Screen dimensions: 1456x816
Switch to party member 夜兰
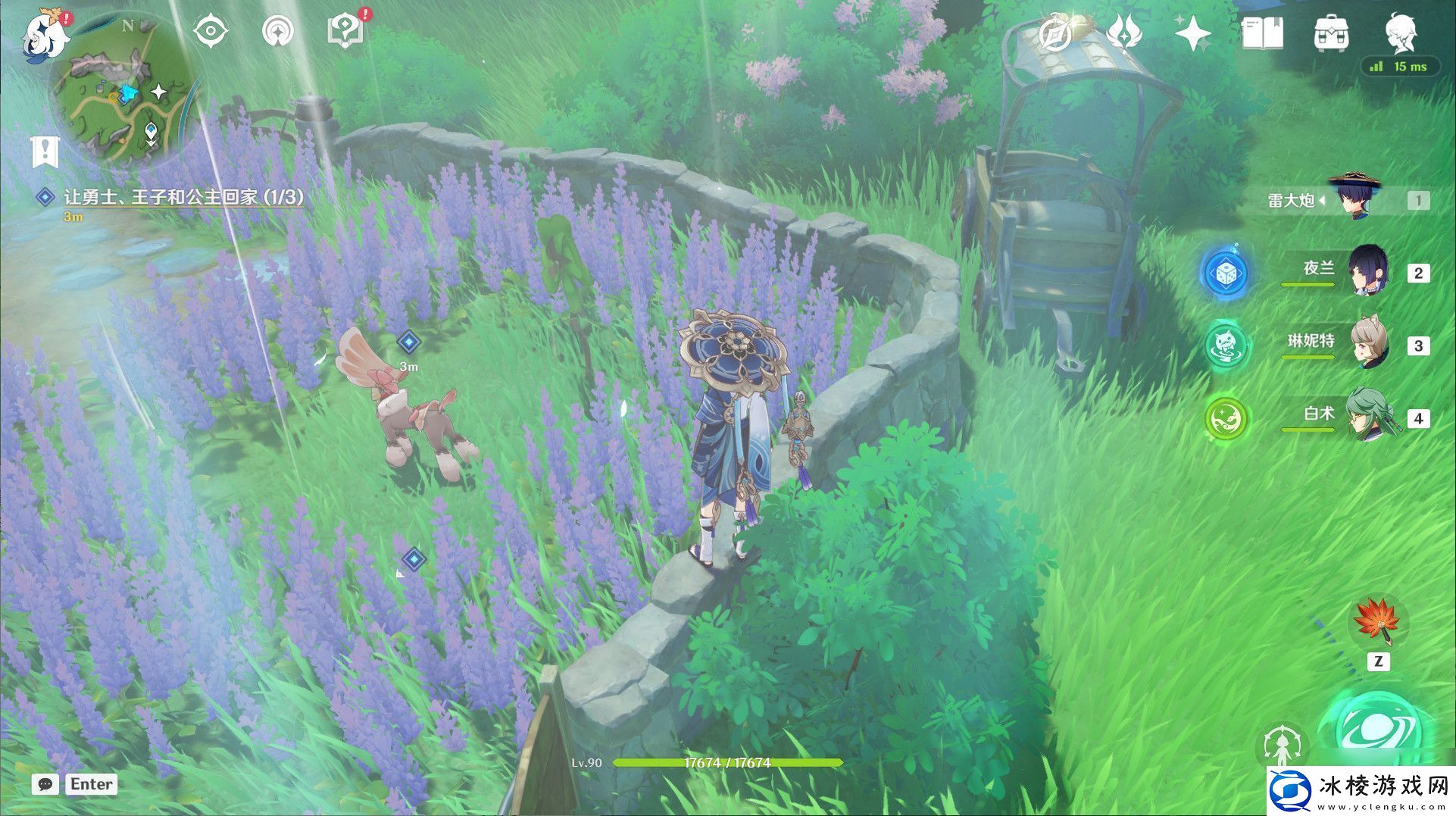click(x=1367, y=270)
